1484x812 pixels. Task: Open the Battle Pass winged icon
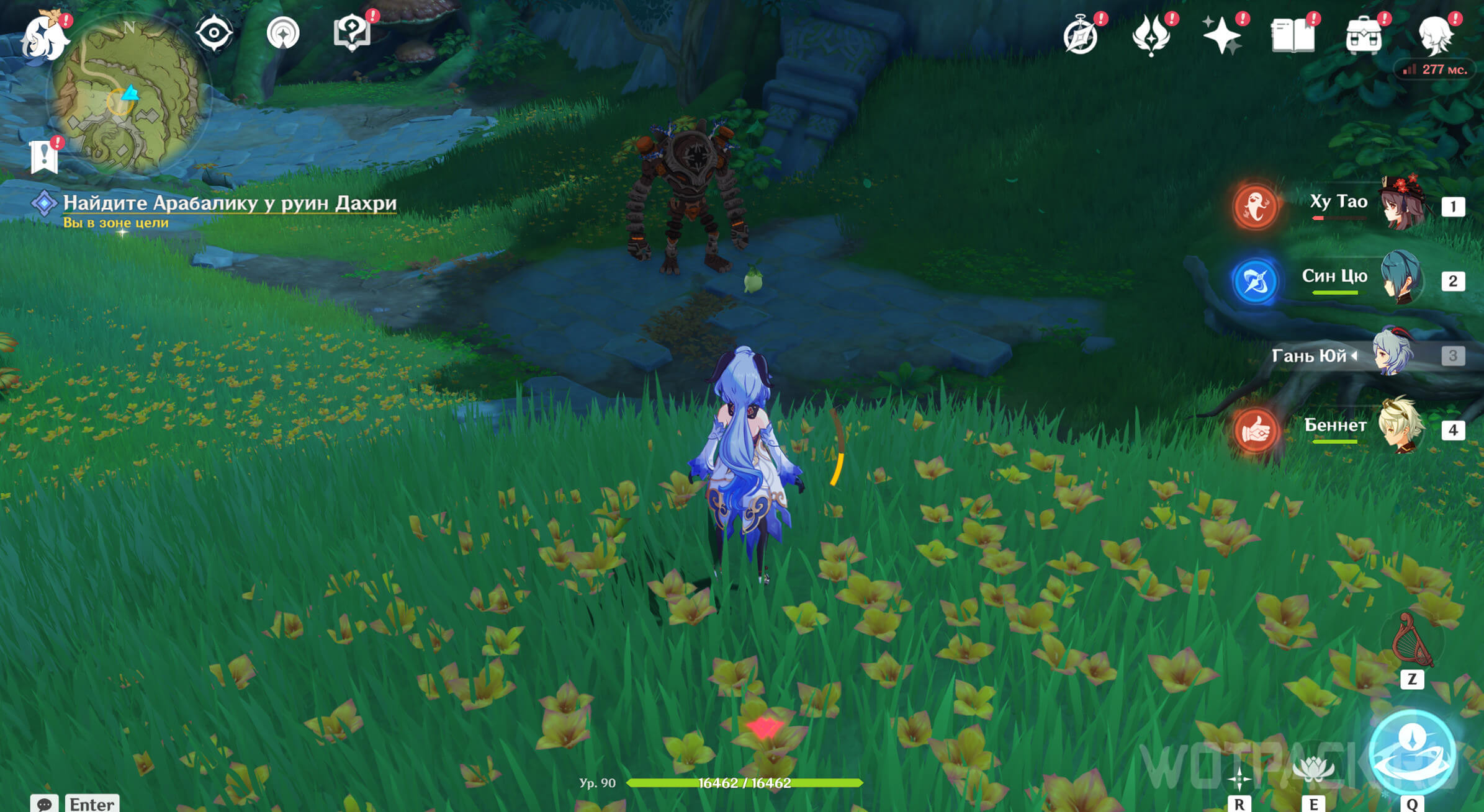tap(1151, 36)
